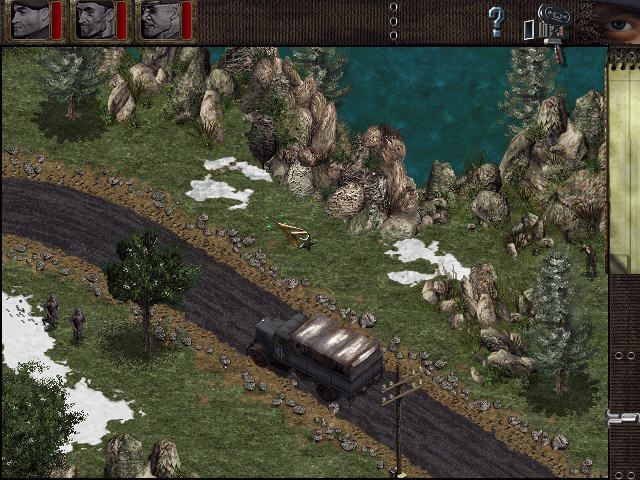
Task: Open help with the question mark icon
Action: (x=496, y=21)
